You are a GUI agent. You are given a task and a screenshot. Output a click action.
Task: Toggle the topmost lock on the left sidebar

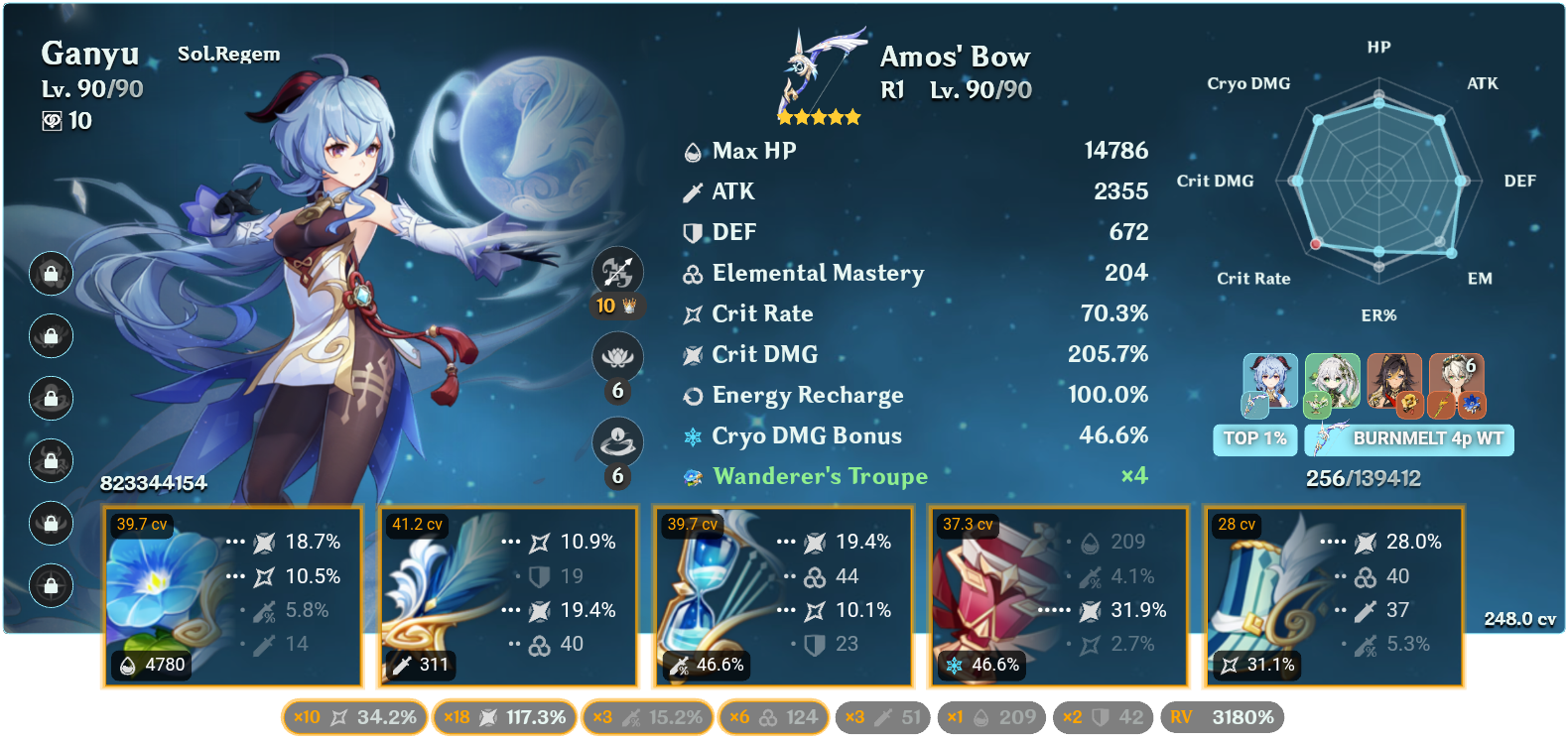pyautogui.click(x=51, y=274)
